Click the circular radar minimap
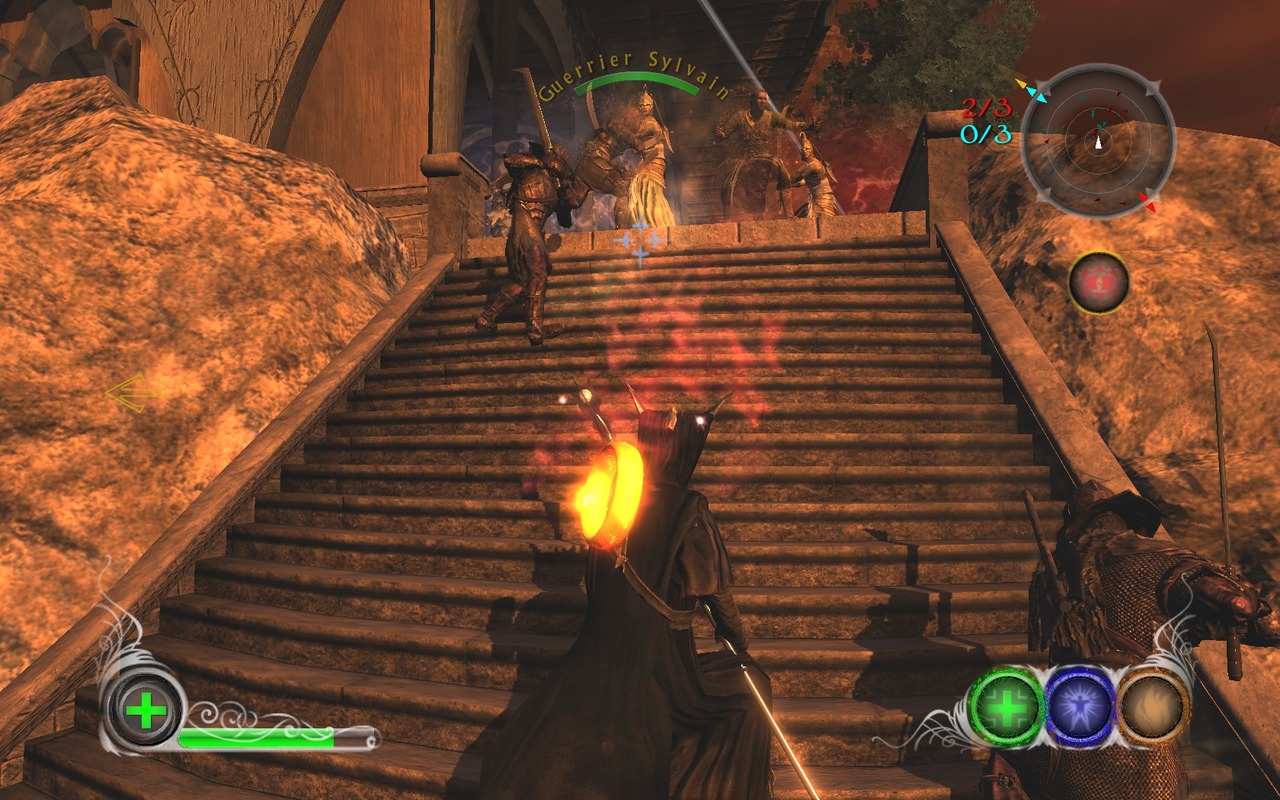Screen dimensions: 1280x800 pos(1098,141)
